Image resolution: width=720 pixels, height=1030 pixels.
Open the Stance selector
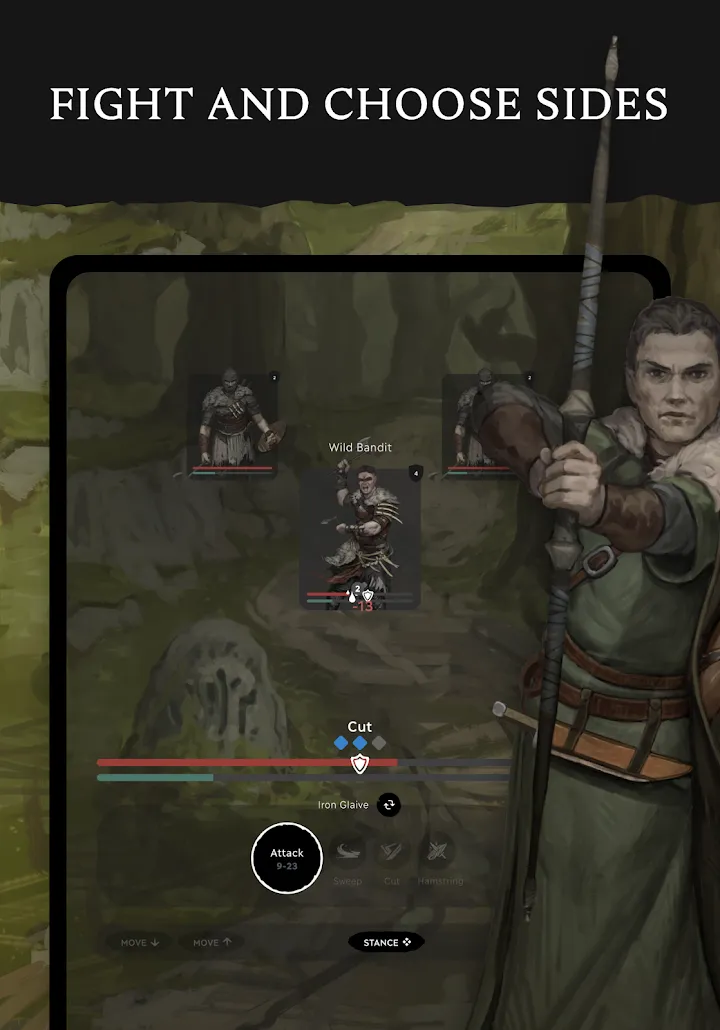coord(386,942)
